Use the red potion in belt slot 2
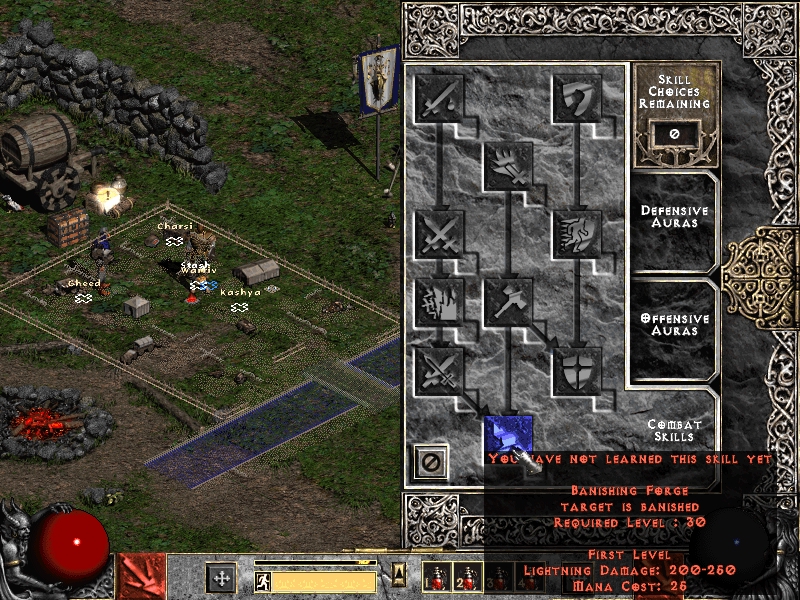Screen dimensions: 800x600 point(465,580)
